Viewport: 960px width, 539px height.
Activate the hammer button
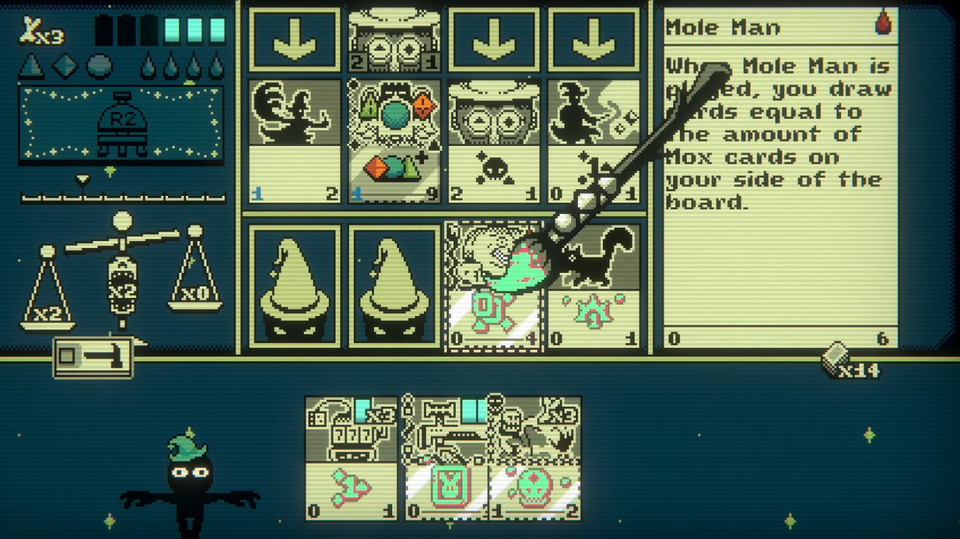click(93, 355)
